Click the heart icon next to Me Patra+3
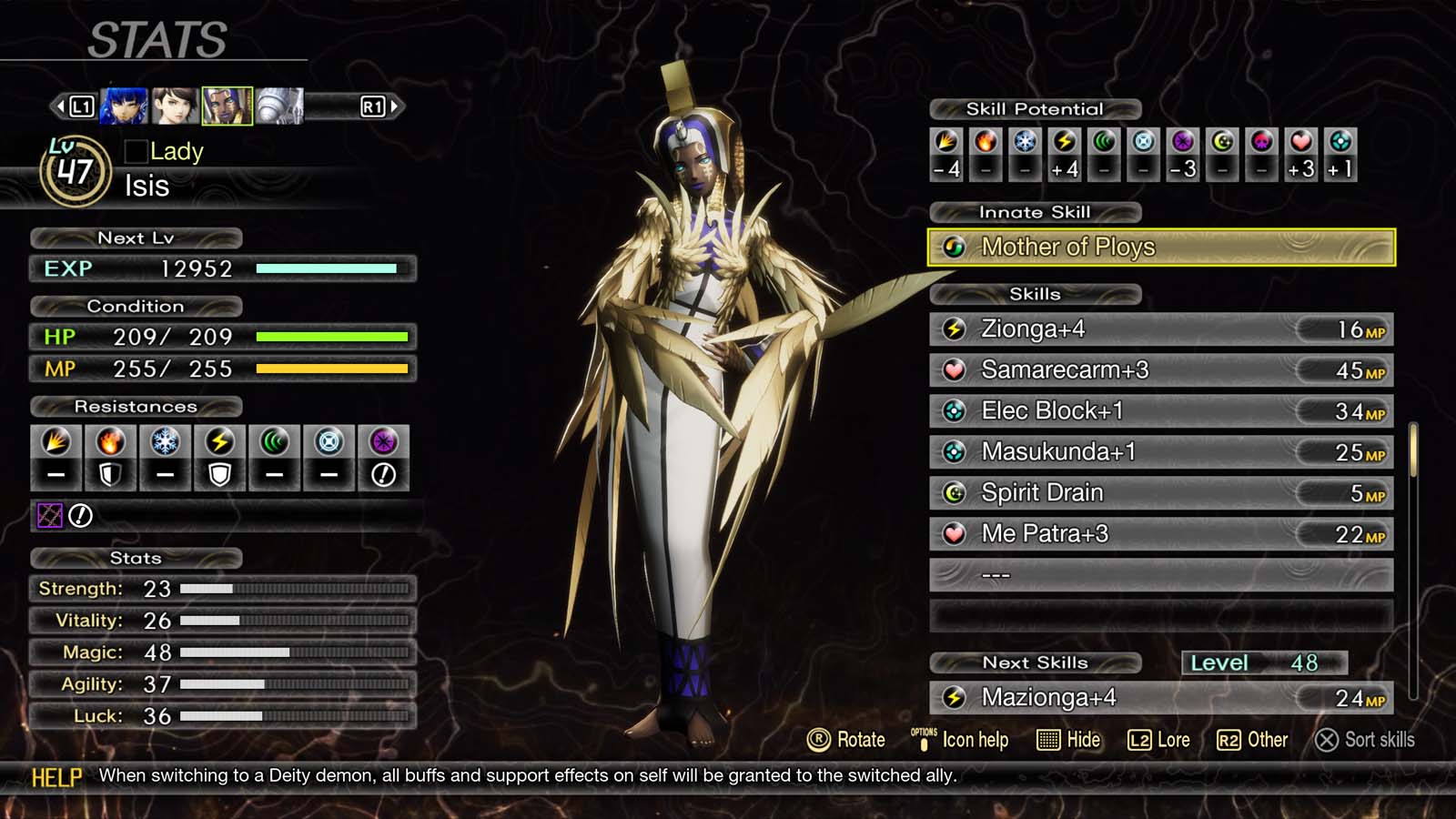This screenshot has height=819, width=1456. (953, 533)
